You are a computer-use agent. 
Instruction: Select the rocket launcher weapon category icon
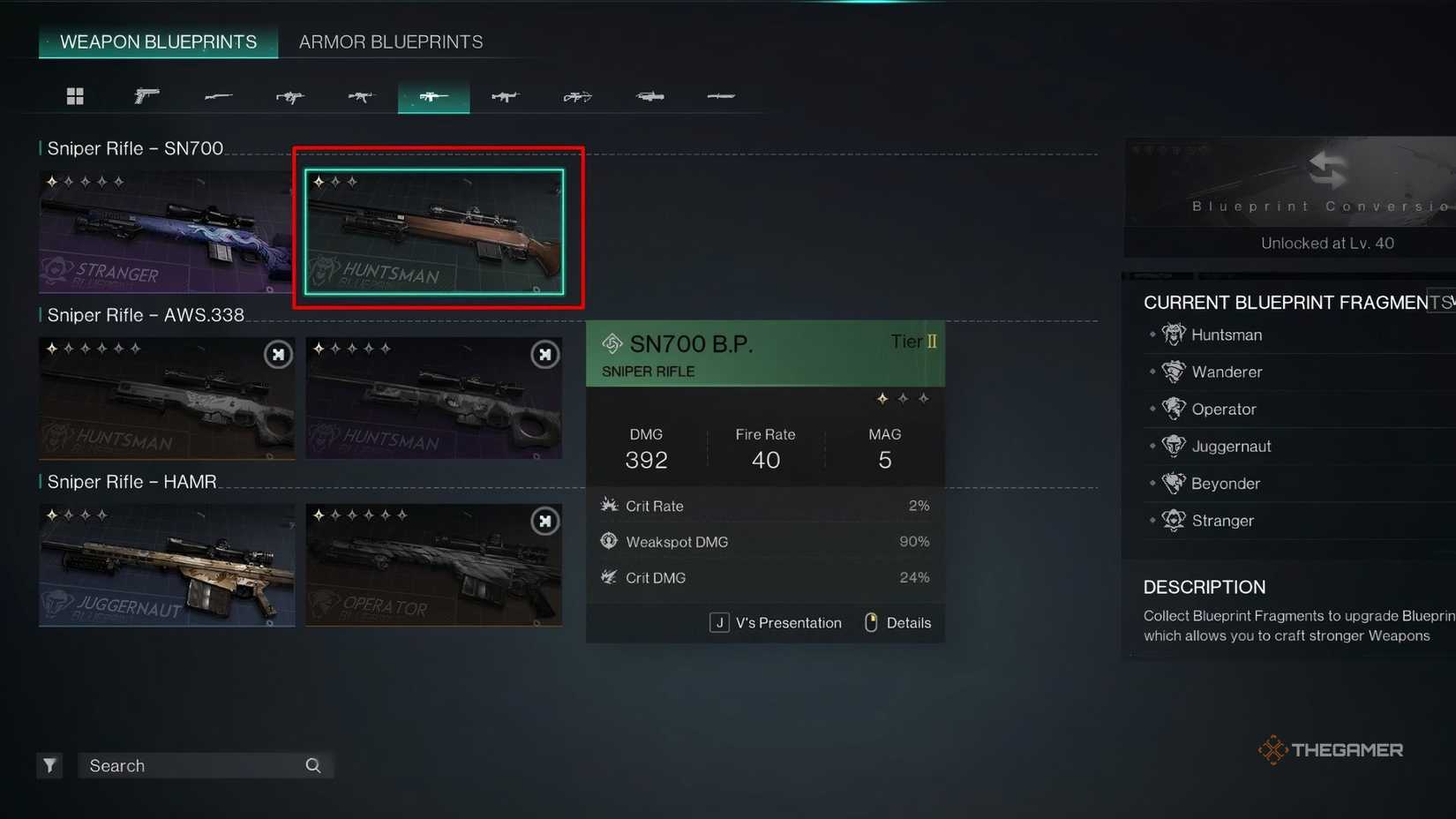coord(649,95)
